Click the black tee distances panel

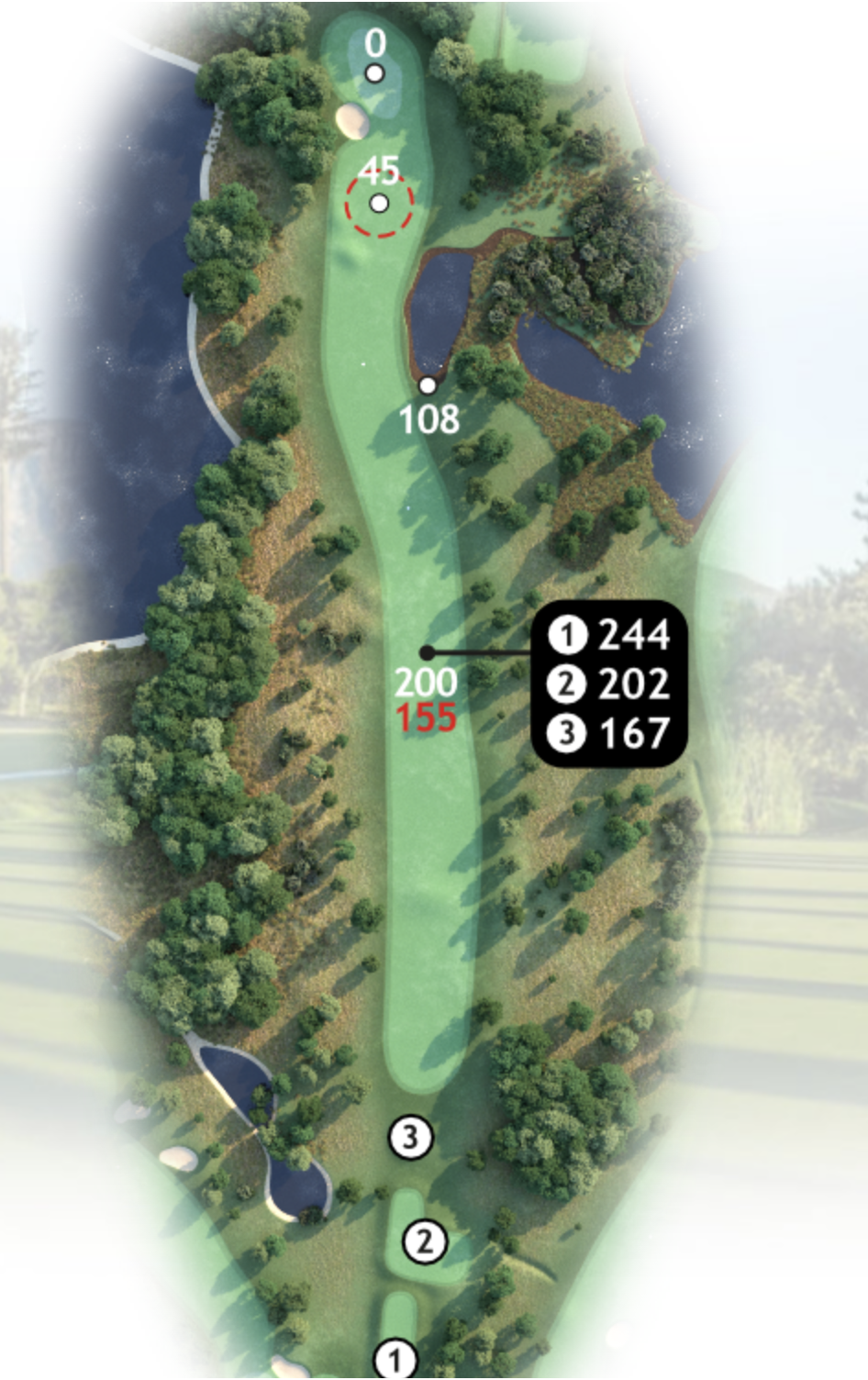pyautogui.click(x=609, y=684)
